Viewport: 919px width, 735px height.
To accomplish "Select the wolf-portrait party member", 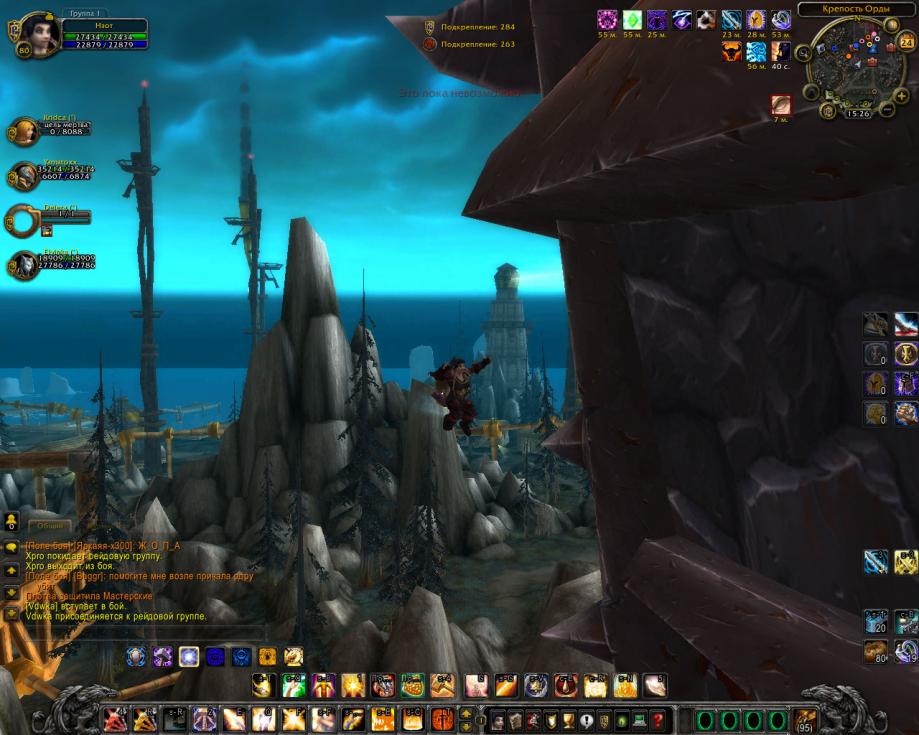I will coord(24,265).
